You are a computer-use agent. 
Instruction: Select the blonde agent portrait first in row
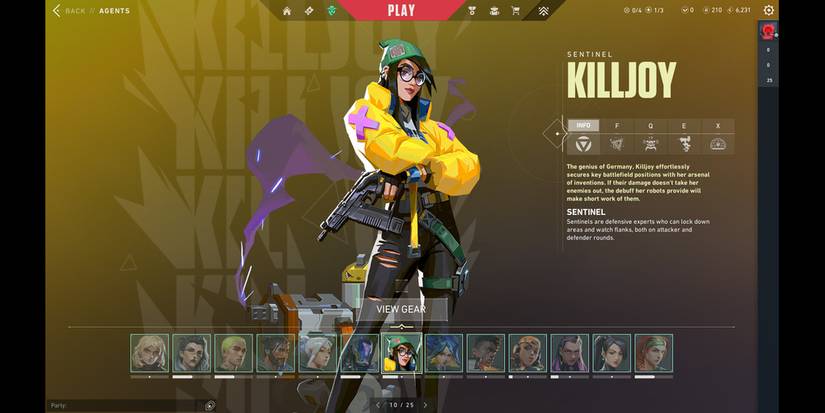149,353
